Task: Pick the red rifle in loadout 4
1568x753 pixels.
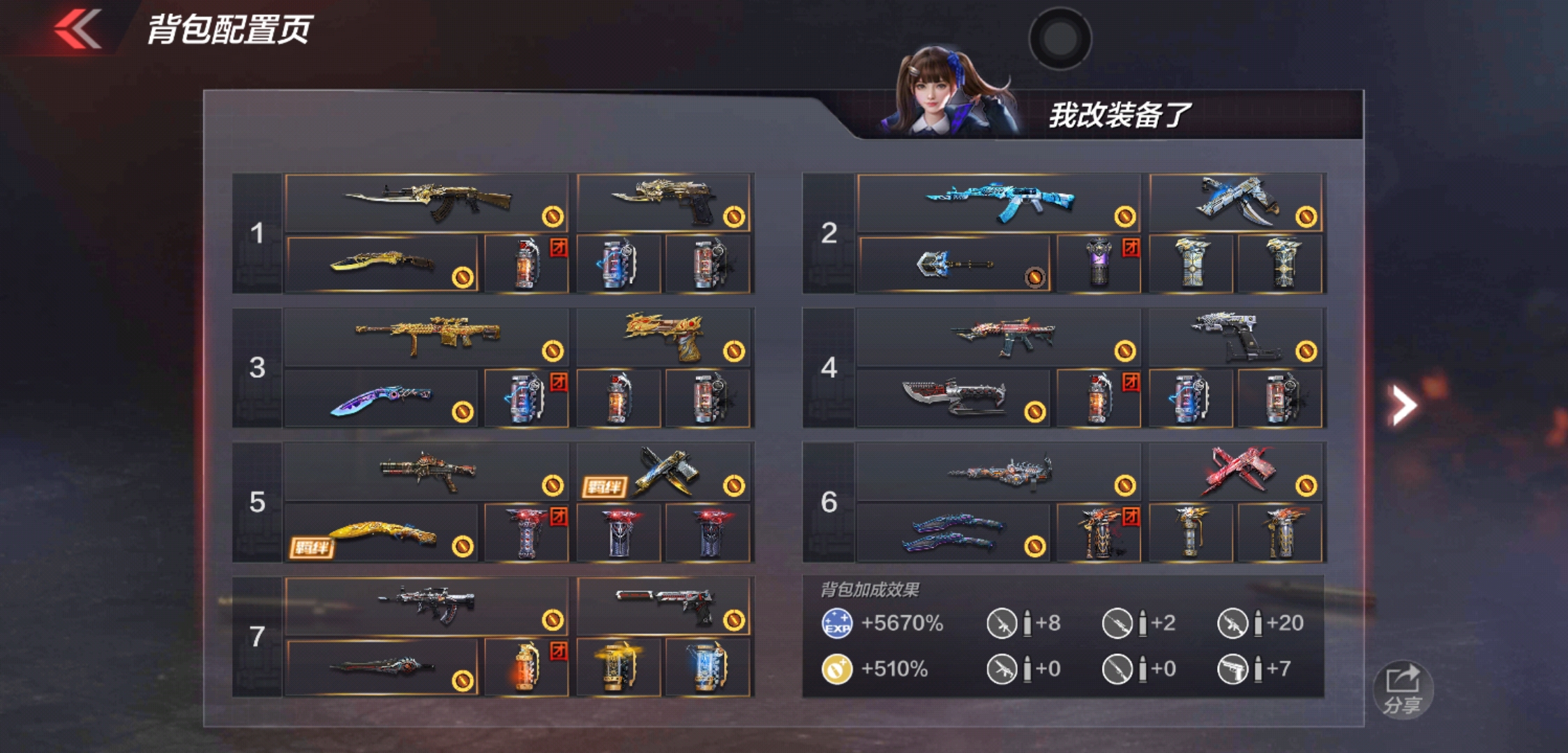Action: click(998, 337)
